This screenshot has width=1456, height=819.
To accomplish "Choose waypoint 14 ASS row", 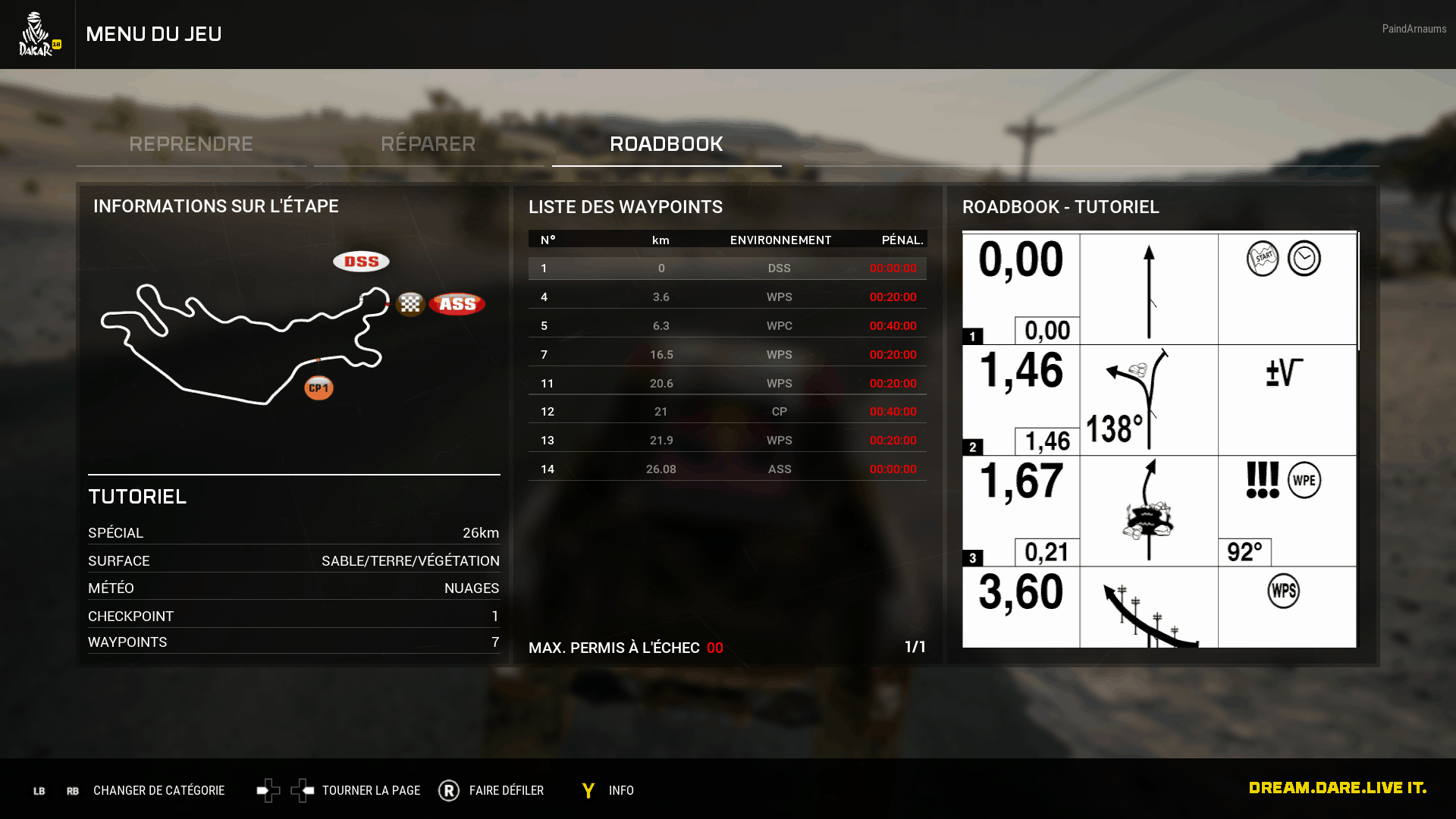I will 727,469.
